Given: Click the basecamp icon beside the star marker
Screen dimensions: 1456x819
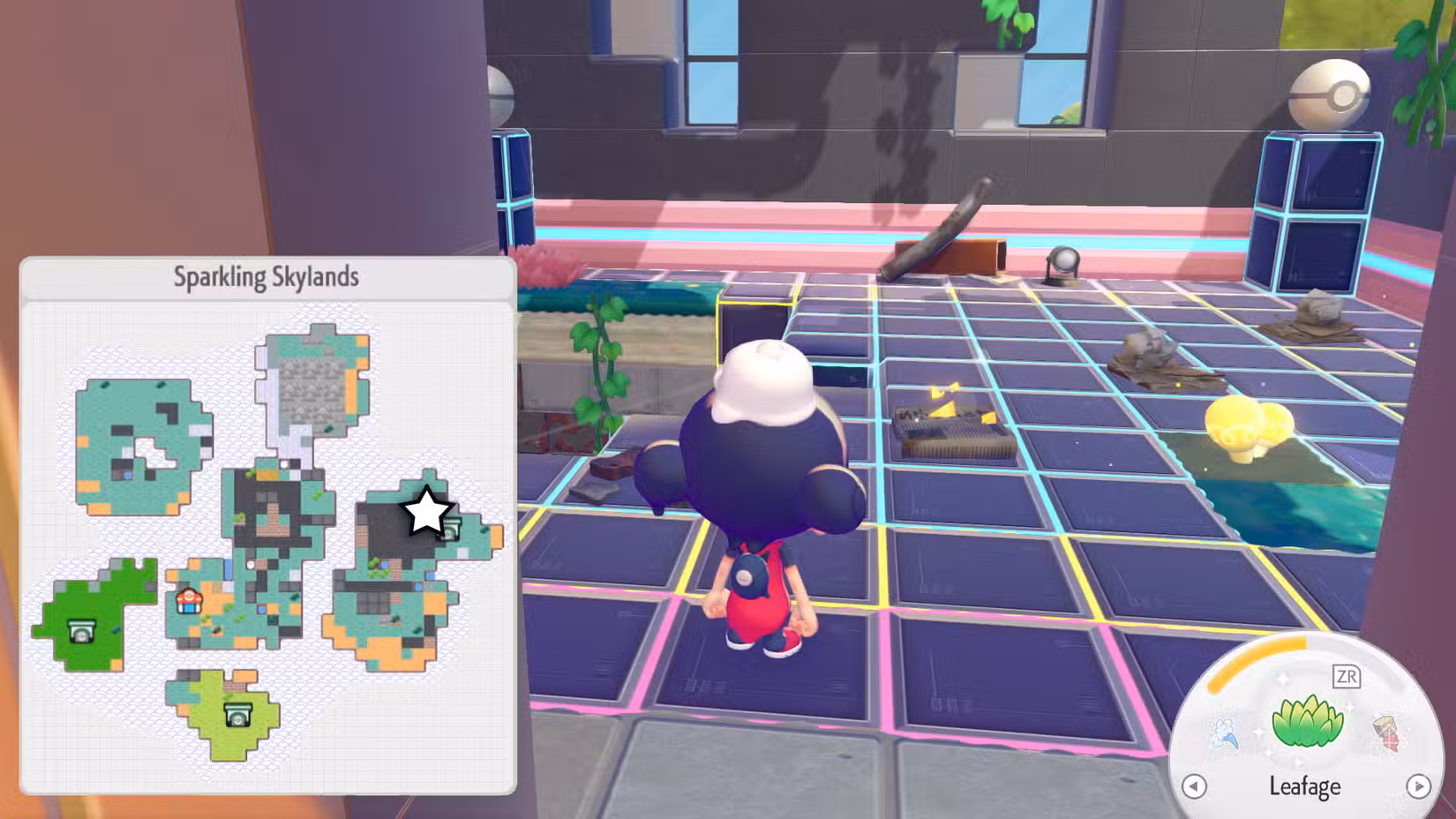Looking at the screenshot, I should (x=453, y=530).
